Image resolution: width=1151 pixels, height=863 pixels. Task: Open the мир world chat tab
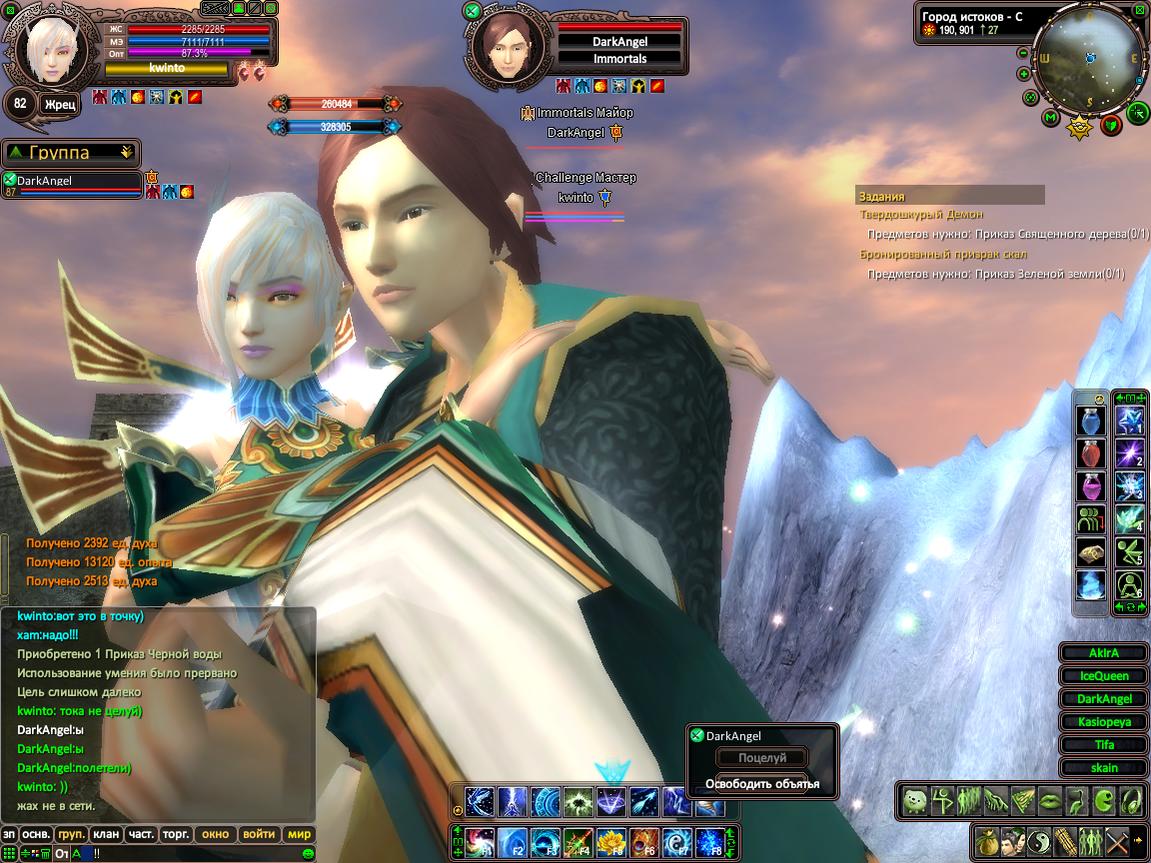pyautogui.click(x=299, y=834)
